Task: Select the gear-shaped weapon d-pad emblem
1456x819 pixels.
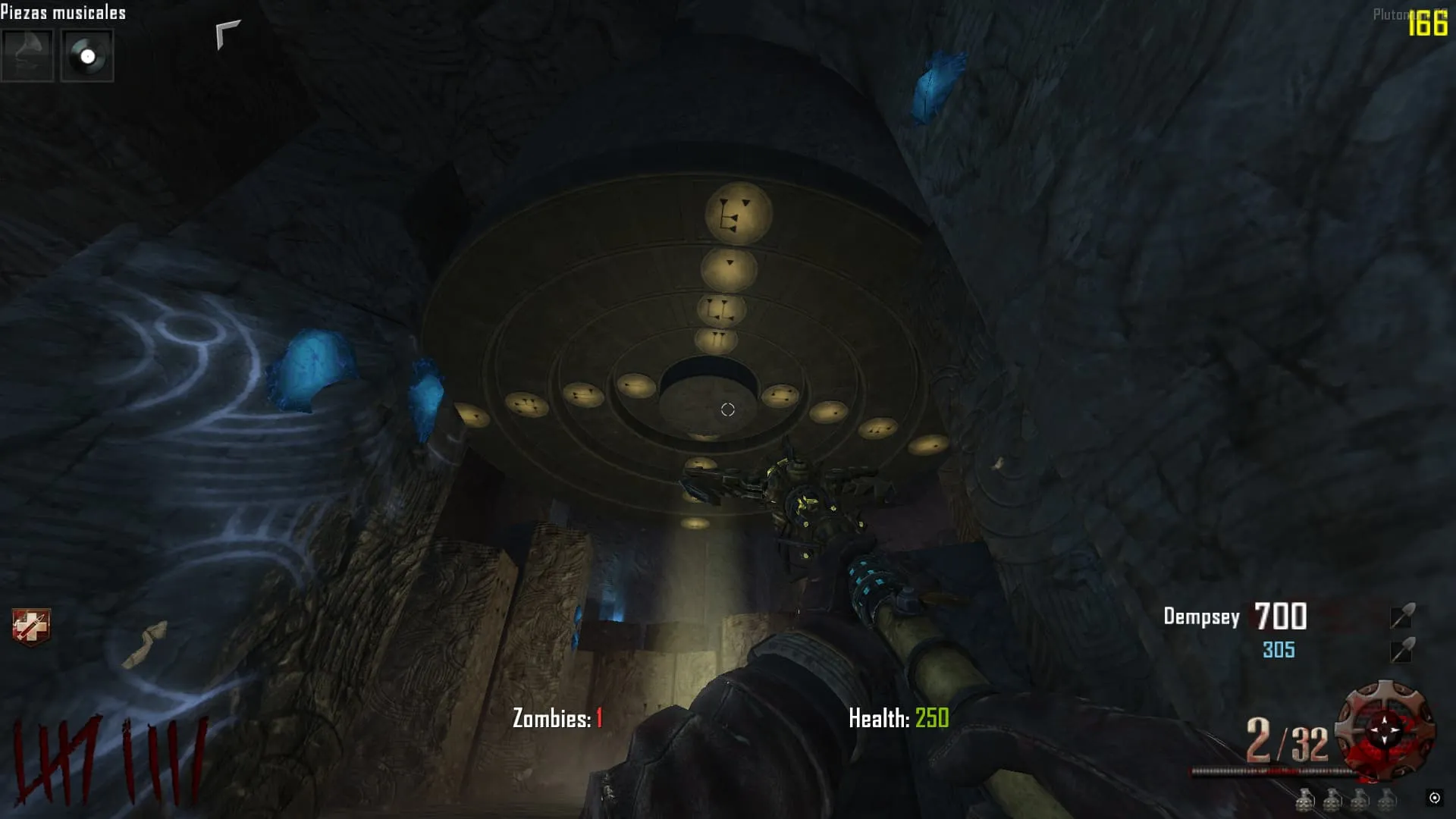Action: coord(1385,730)
